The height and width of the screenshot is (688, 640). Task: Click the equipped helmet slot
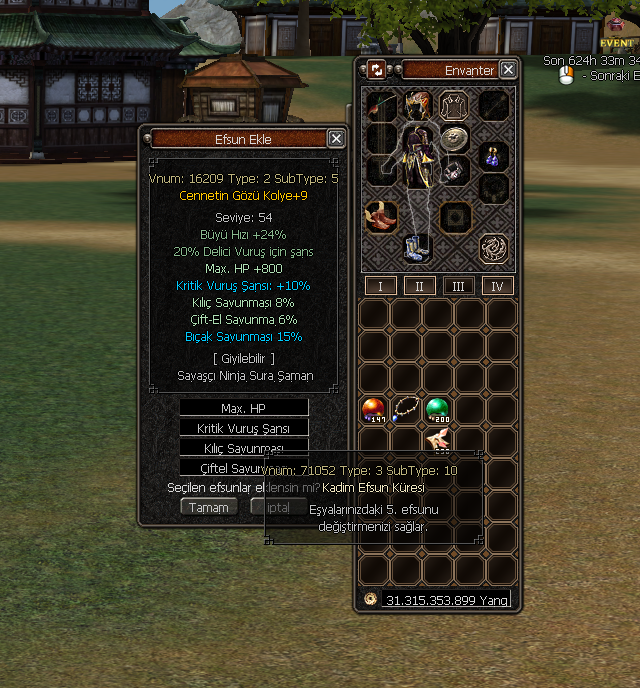[419, 104]
